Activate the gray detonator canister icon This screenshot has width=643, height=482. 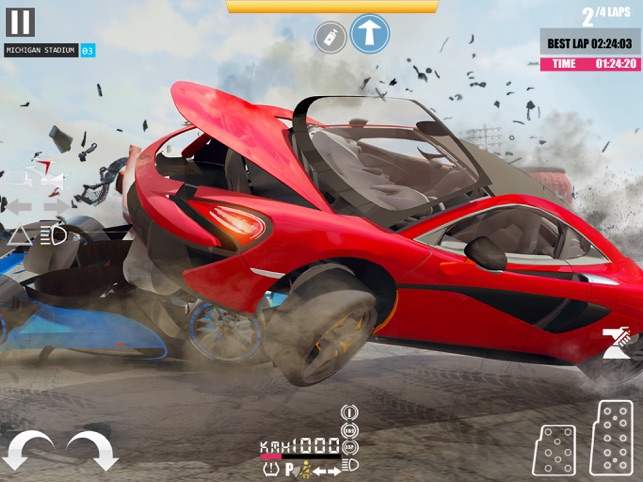[327, 38]
